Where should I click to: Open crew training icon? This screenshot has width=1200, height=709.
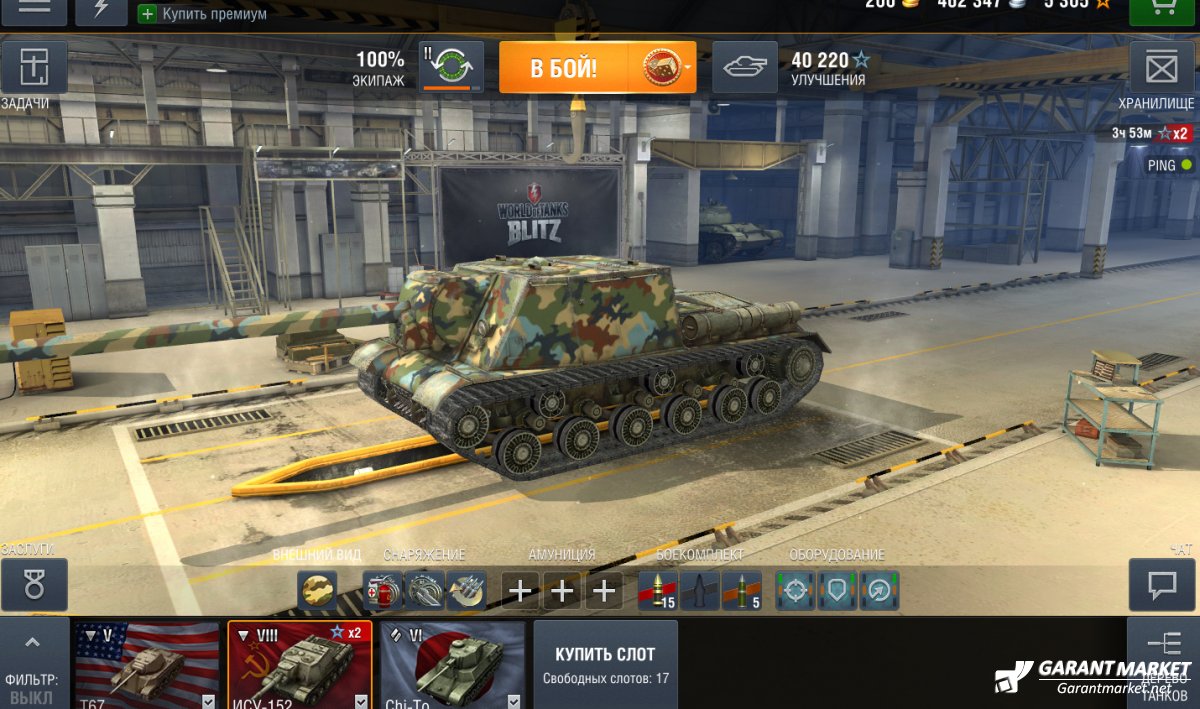pos(451,67)
